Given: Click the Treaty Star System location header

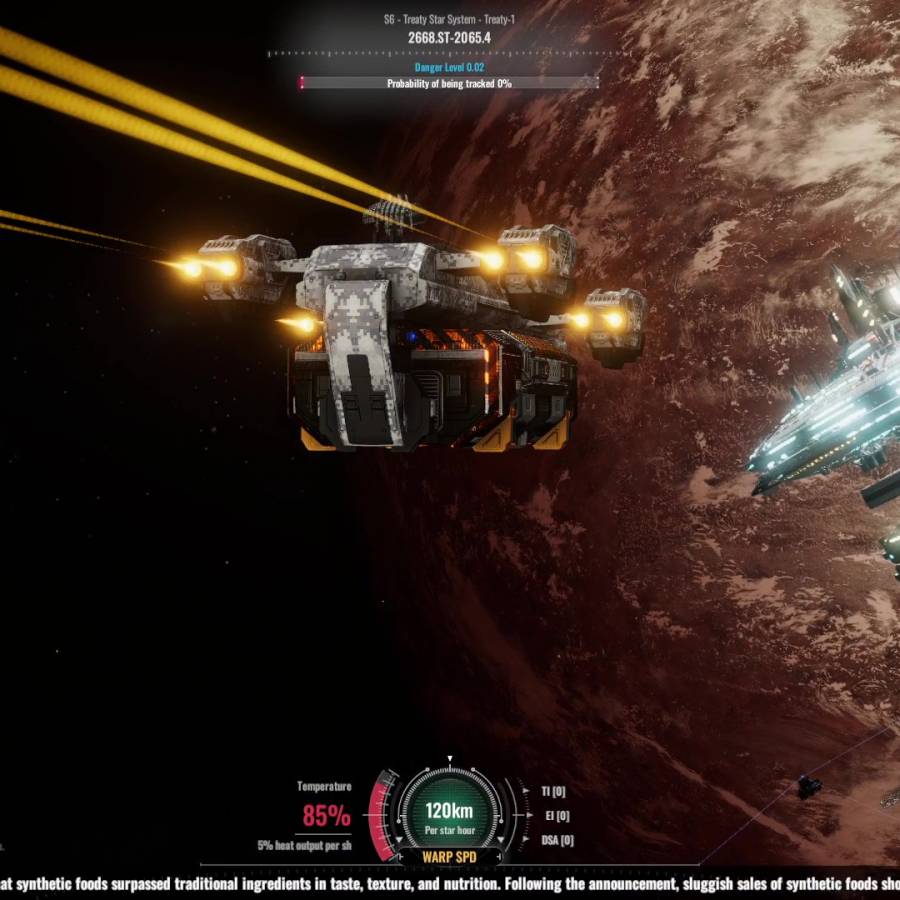Looking at the screenshot, I should pos(449,19).
